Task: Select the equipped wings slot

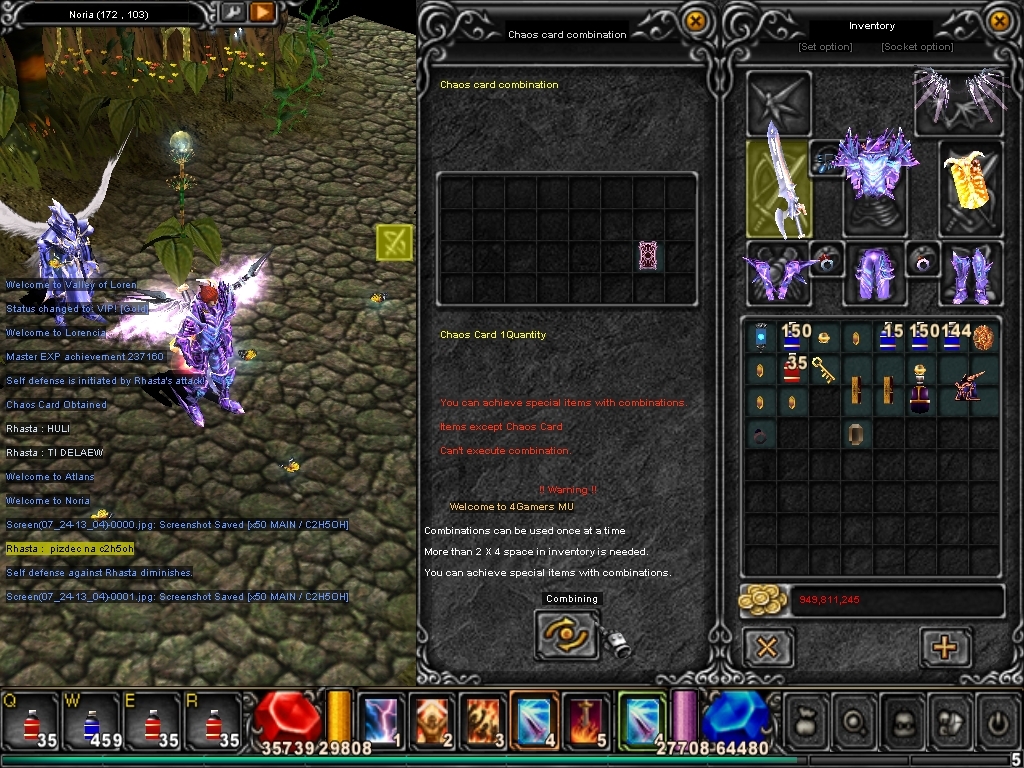Action: [x=959, y=100]
